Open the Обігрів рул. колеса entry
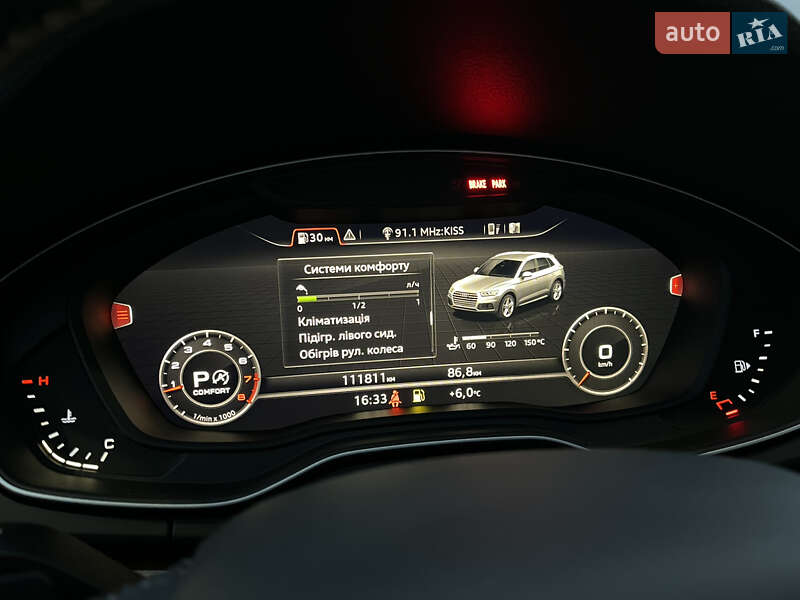Image resolution: width=800 pixels, height=600 pixels. pyautogui.click(x=350, y=350)
